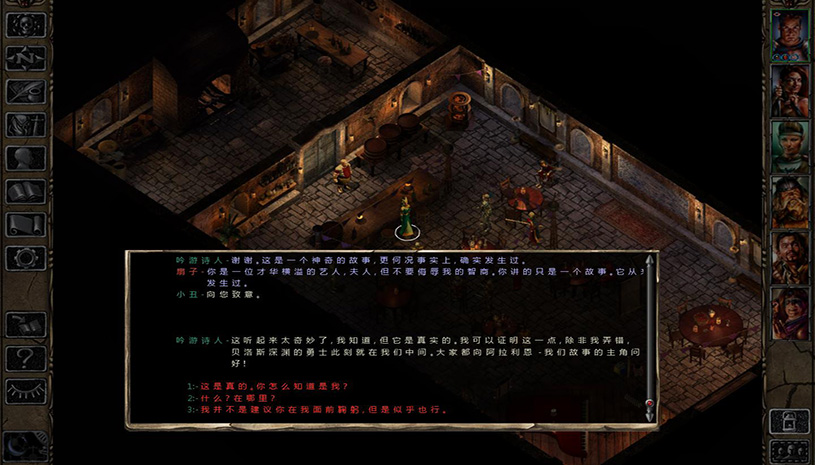Click the question mark help button
The height and width of the screenshot is (465, 815).
pos(26,356)
